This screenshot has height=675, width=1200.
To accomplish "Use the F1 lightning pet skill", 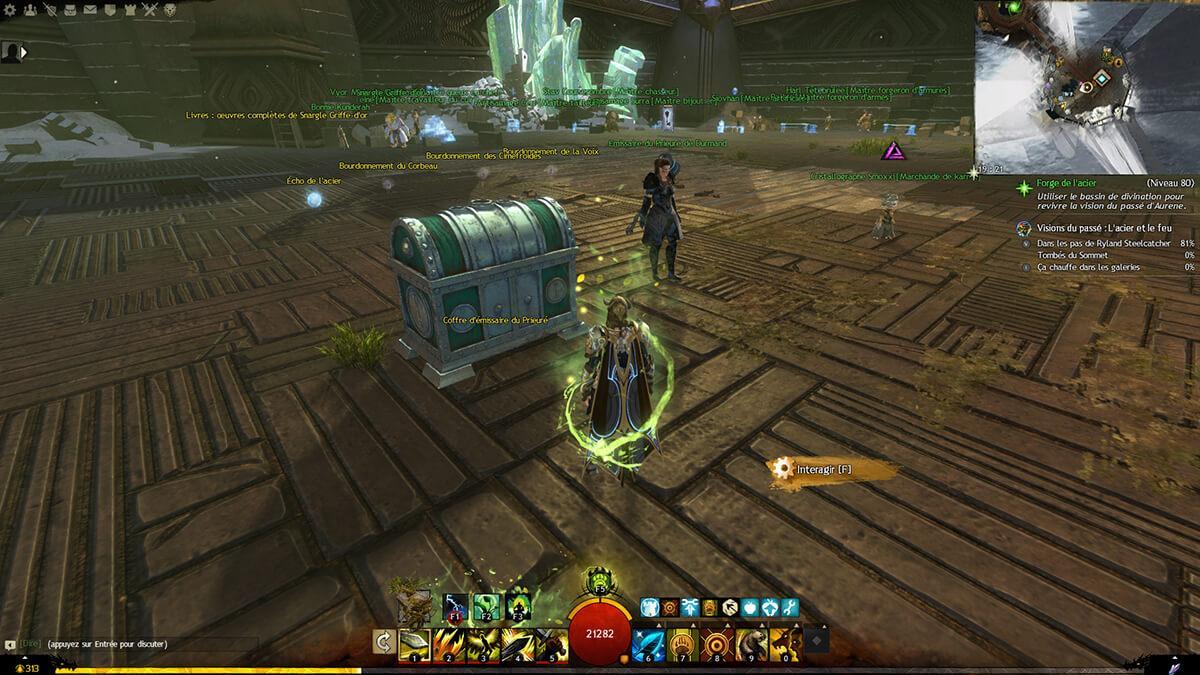I will pos(455,606).
